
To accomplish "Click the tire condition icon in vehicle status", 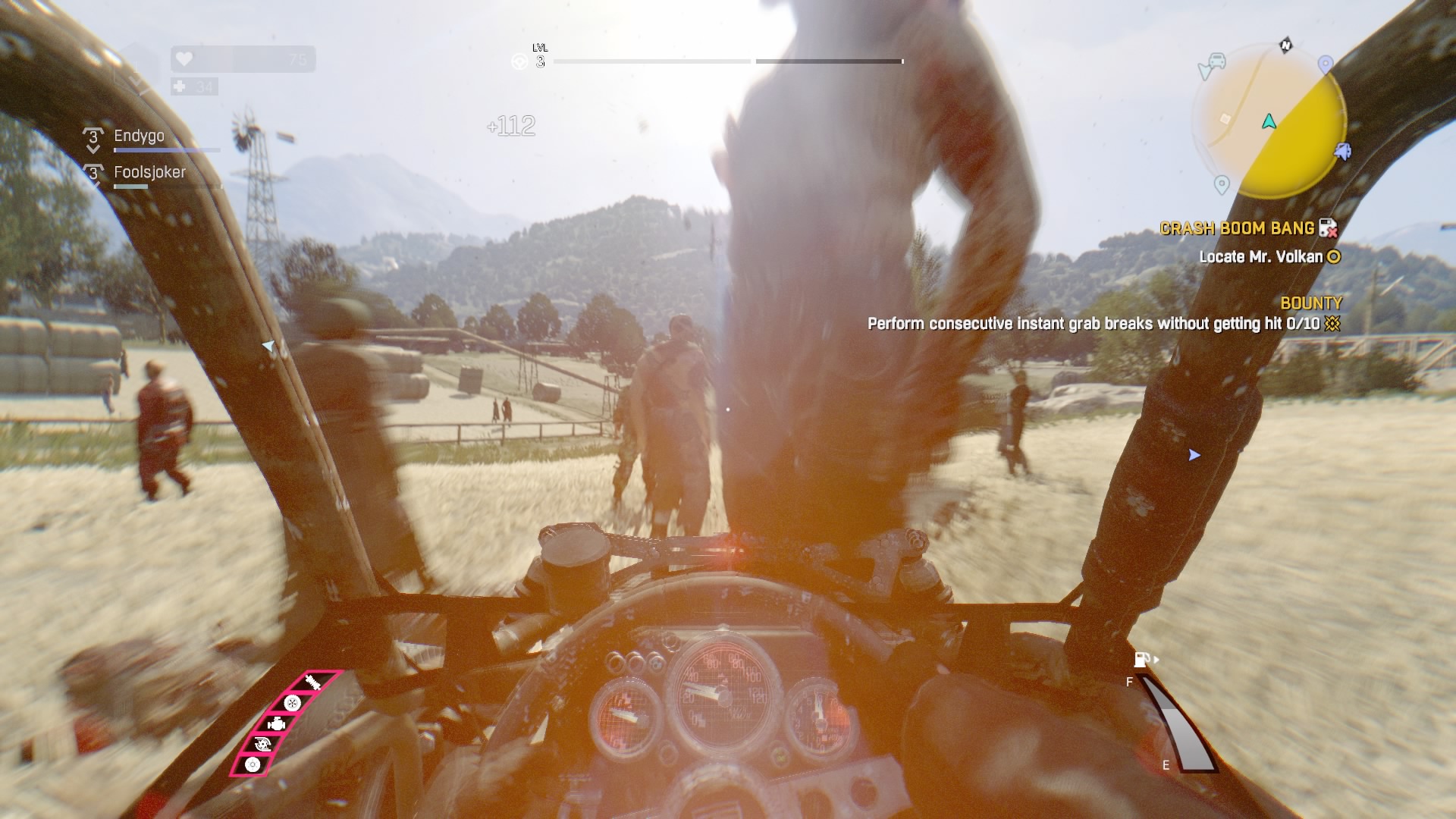I will coord(293,704).
